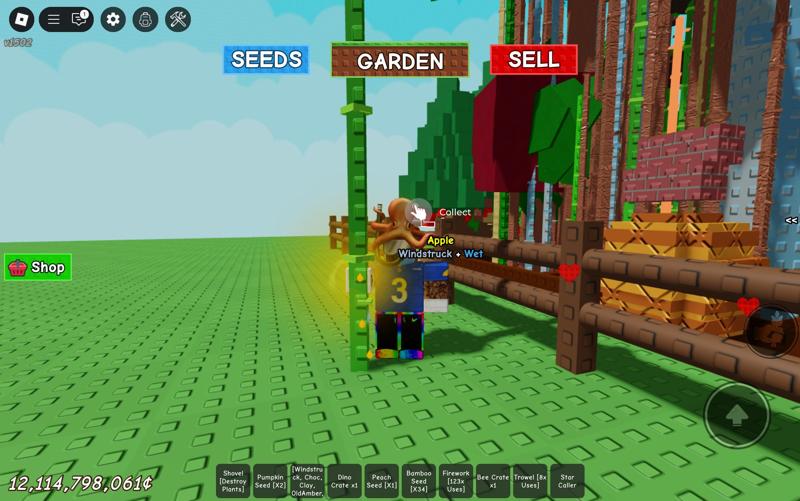Select the Pumpkin Seed hotbar slot

point(270,481)
